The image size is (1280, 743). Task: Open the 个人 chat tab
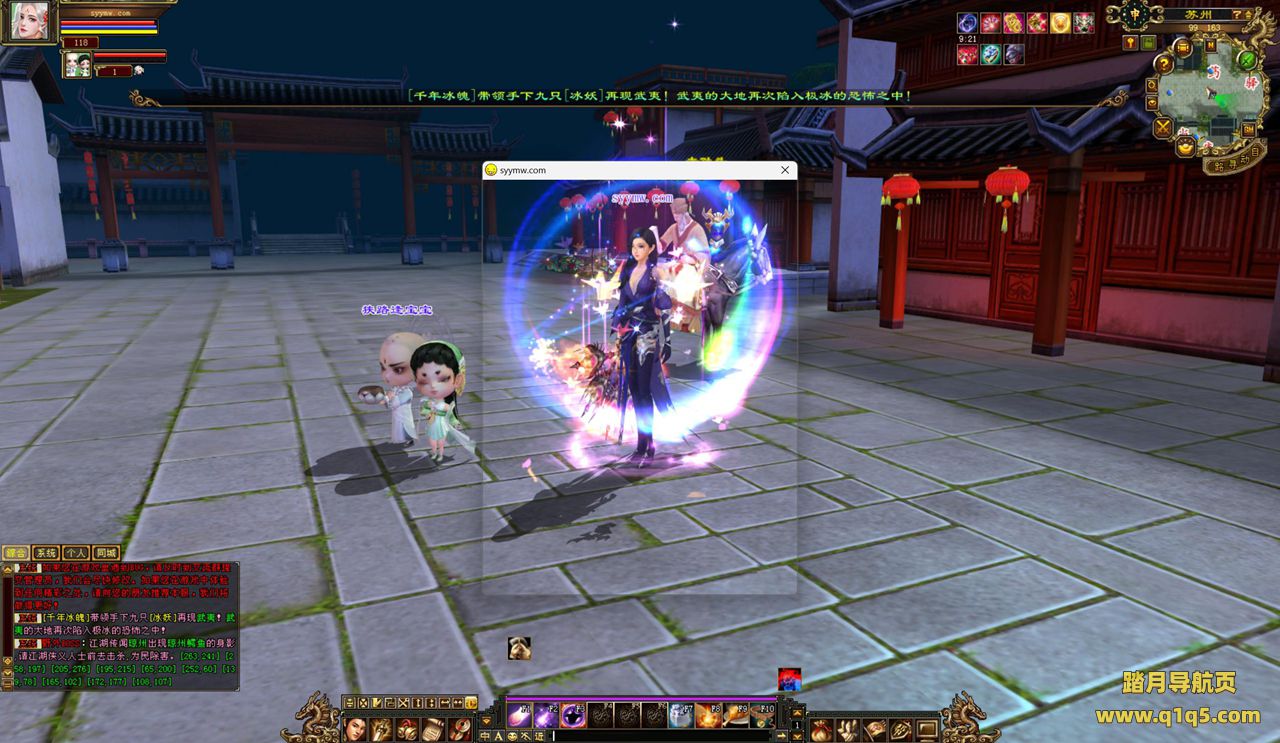click(76, 552)
